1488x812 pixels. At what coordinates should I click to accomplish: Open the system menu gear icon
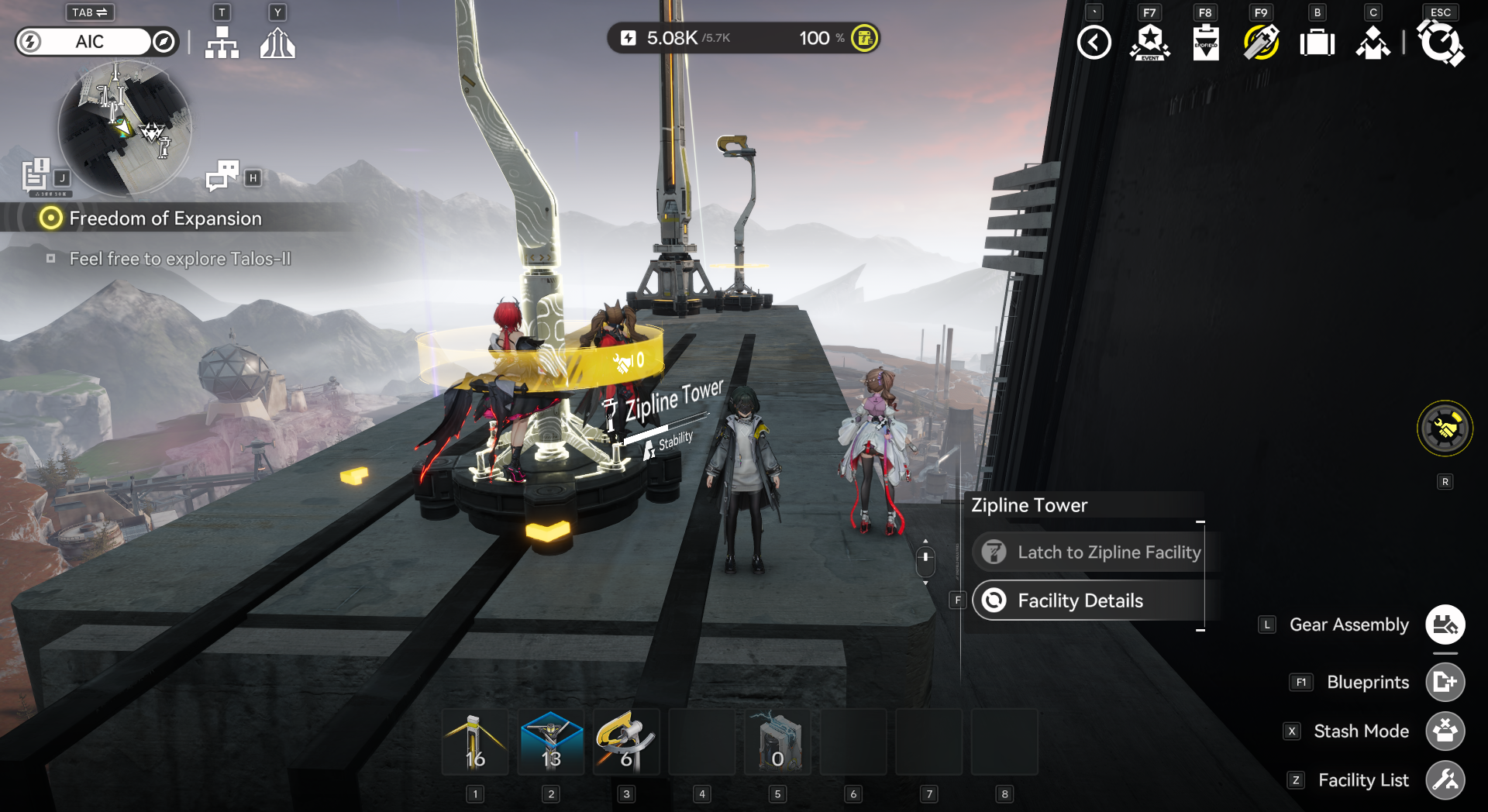coord(1440,43)
